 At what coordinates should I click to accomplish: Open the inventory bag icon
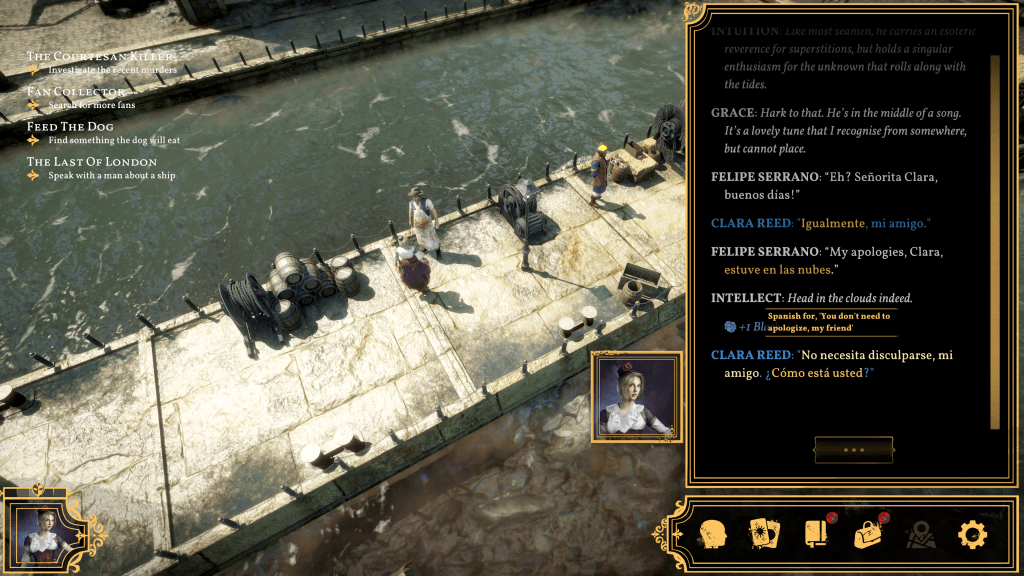(x=868, y=534)
